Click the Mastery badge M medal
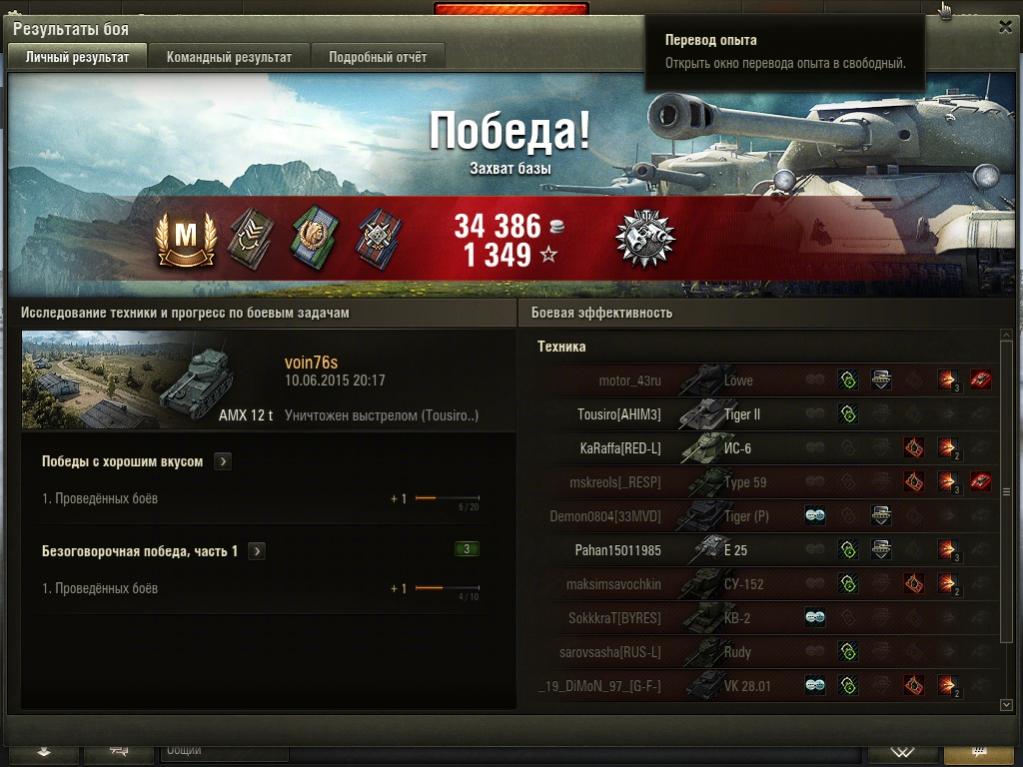The image size is (1023, 767). pos(186,240)
